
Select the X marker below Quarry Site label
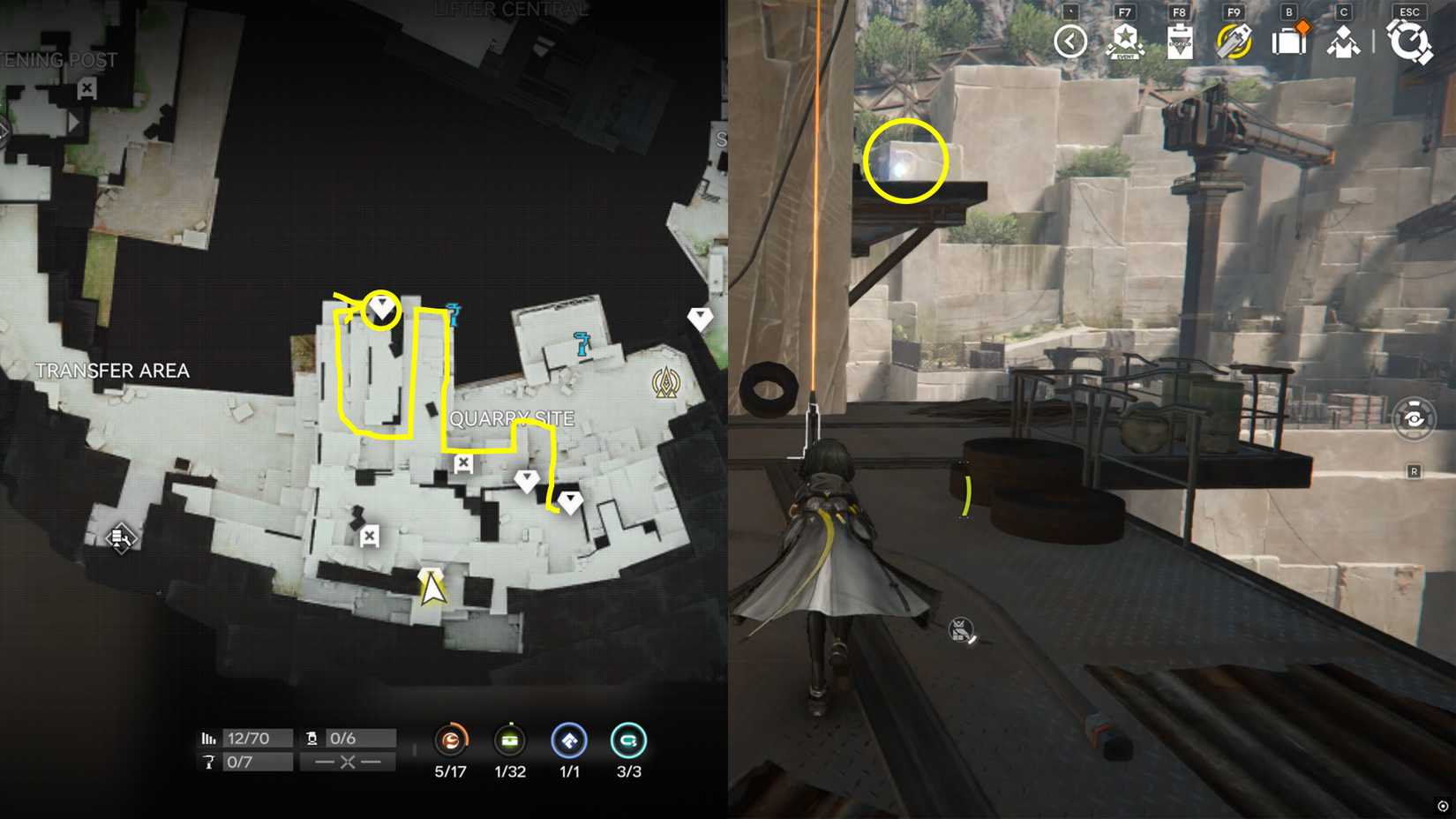pos(461,462)
